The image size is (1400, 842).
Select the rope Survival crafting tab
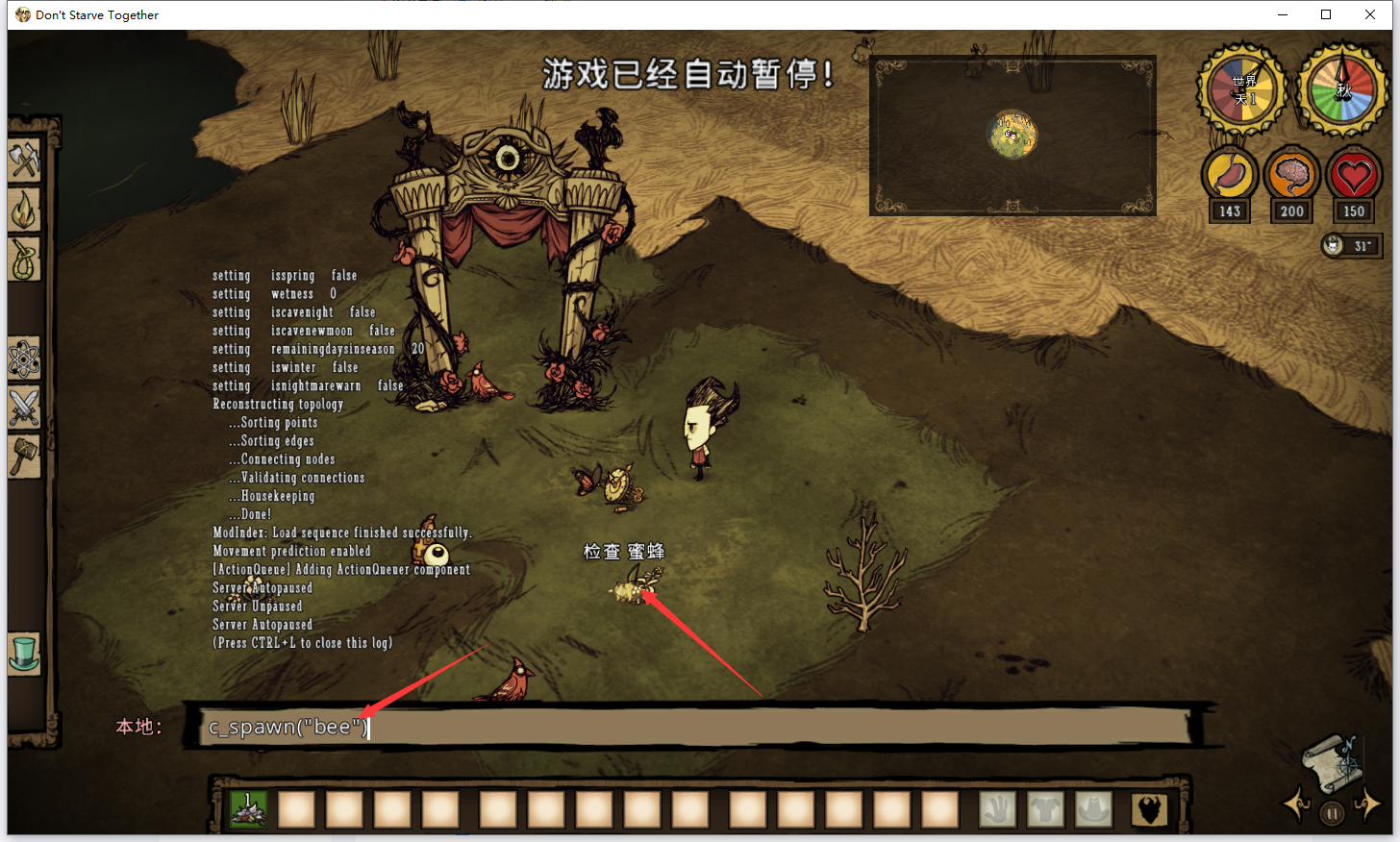(24, 260)
